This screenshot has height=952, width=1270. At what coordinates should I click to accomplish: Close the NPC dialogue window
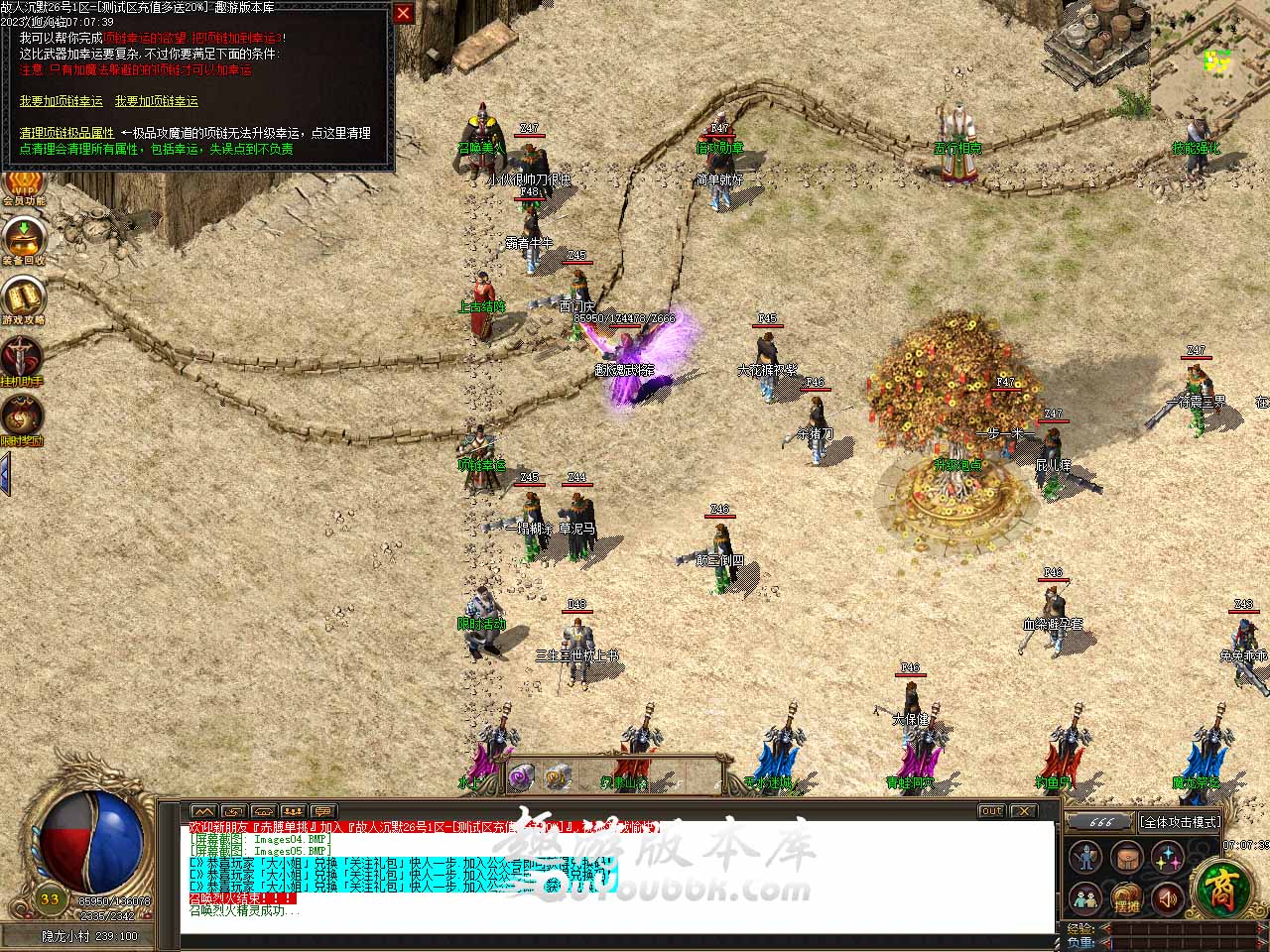pos(403,13)
